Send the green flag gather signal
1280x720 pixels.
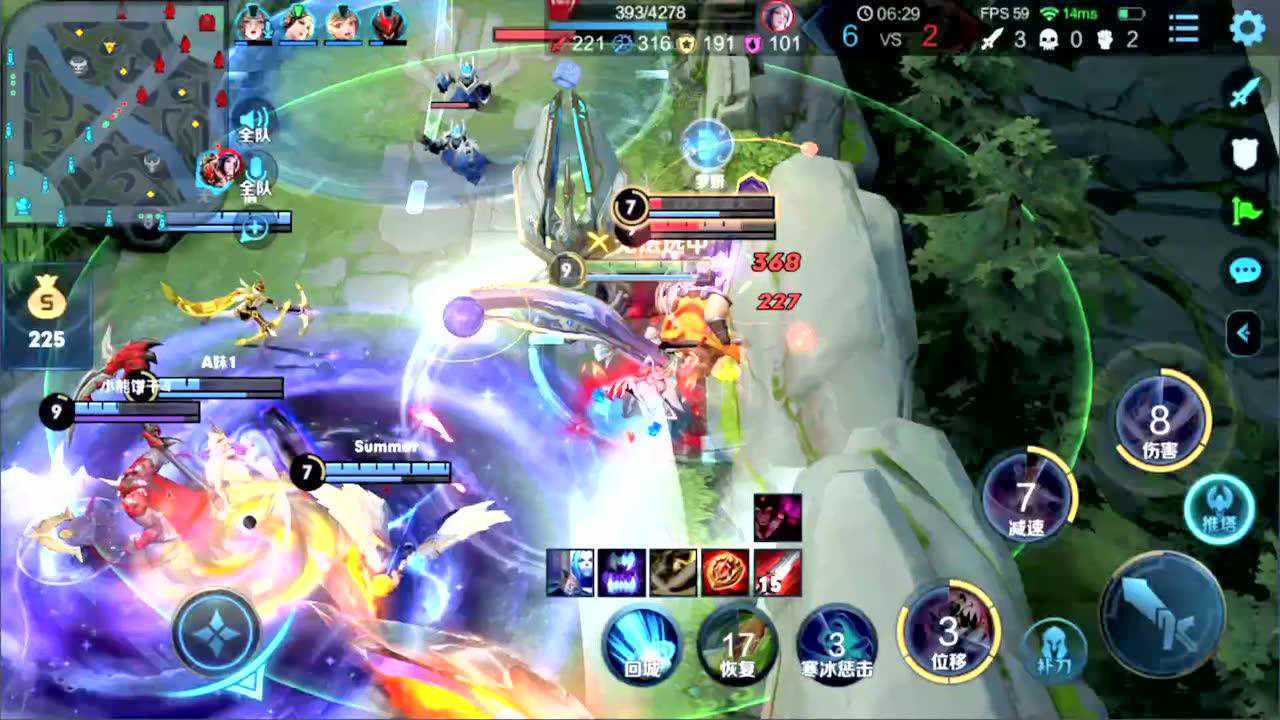click(x=1246, y=211)
